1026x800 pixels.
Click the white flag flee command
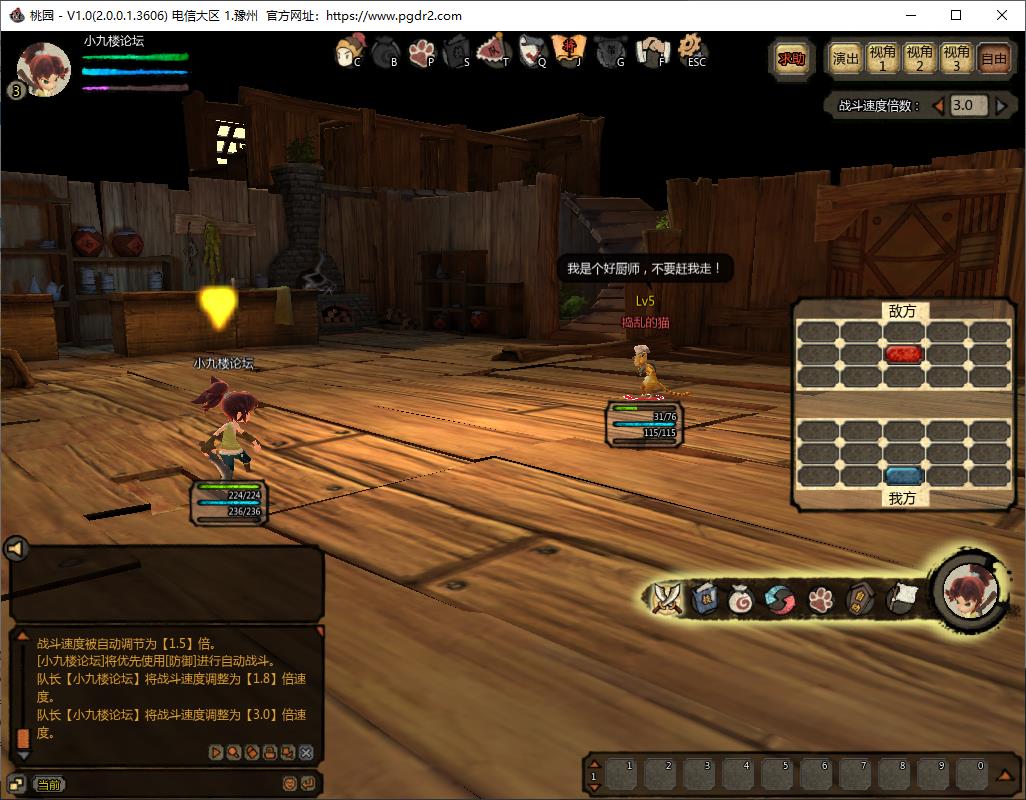900,597
